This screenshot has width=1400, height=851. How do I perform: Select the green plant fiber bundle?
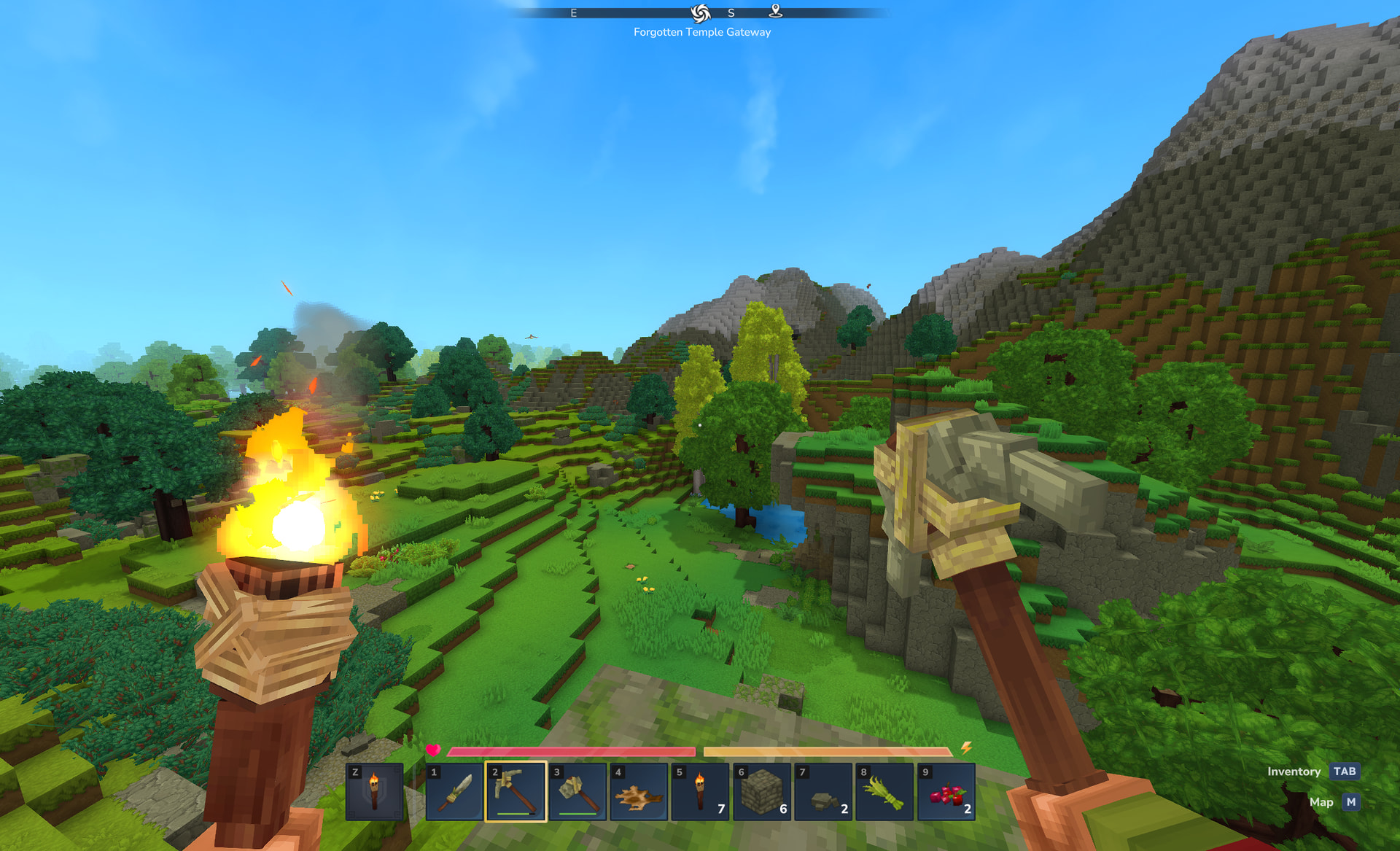[884, 792]
